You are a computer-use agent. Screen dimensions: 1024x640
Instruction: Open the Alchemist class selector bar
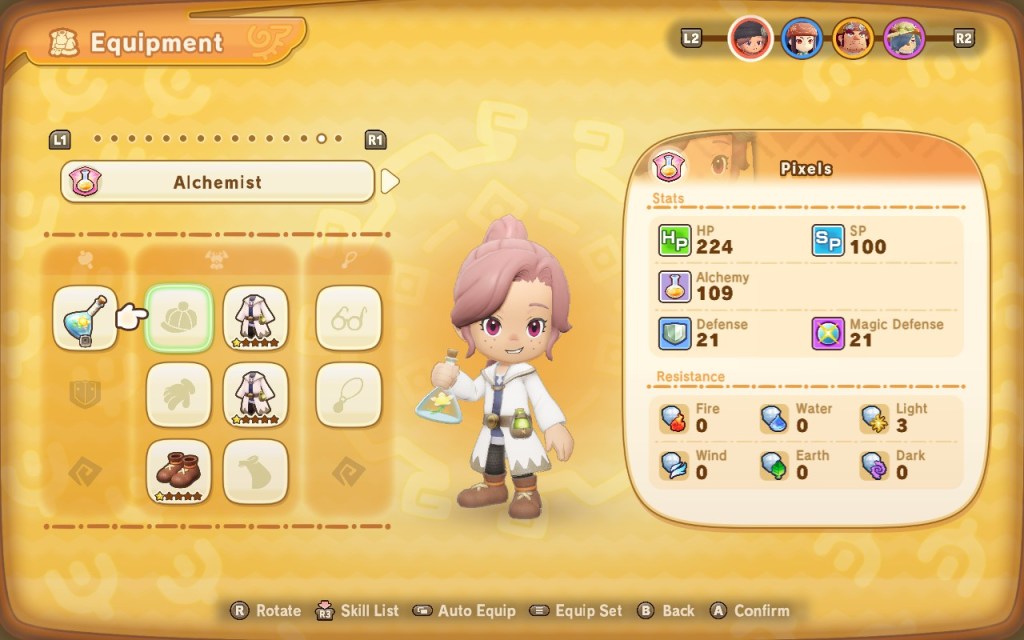217,182
